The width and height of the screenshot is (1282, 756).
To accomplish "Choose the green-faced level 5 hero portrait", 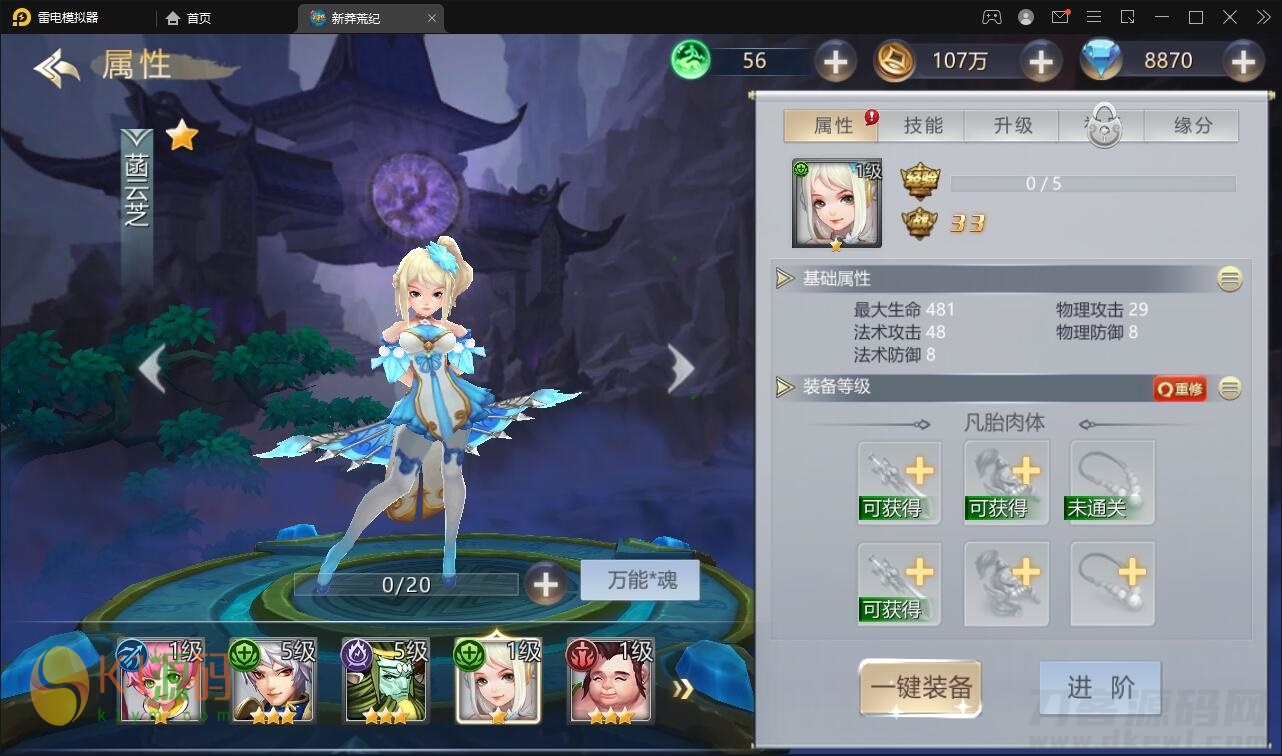I will pos(385,681).
